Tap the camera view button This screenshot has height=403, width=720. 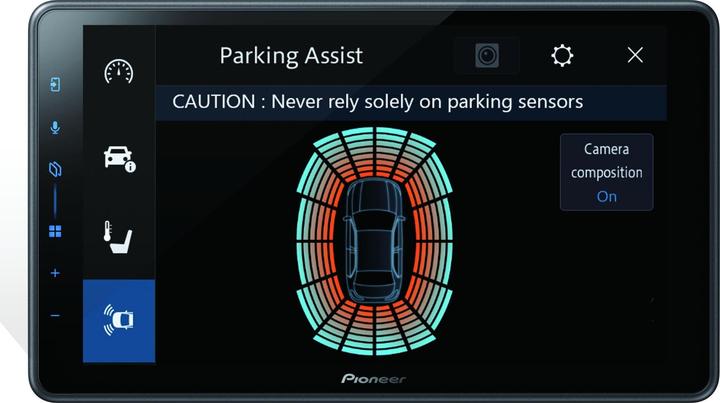click(486, 56)
